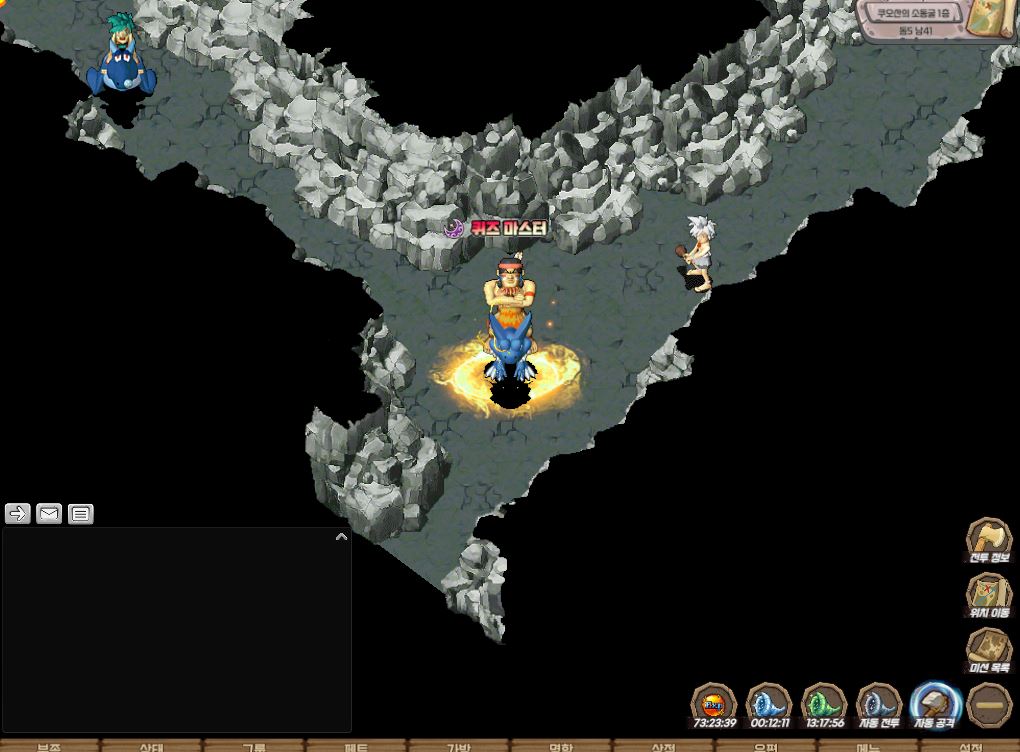Collapse the chat panel with caret arrow
This screenshot has width=1020, height=752.
341,537
